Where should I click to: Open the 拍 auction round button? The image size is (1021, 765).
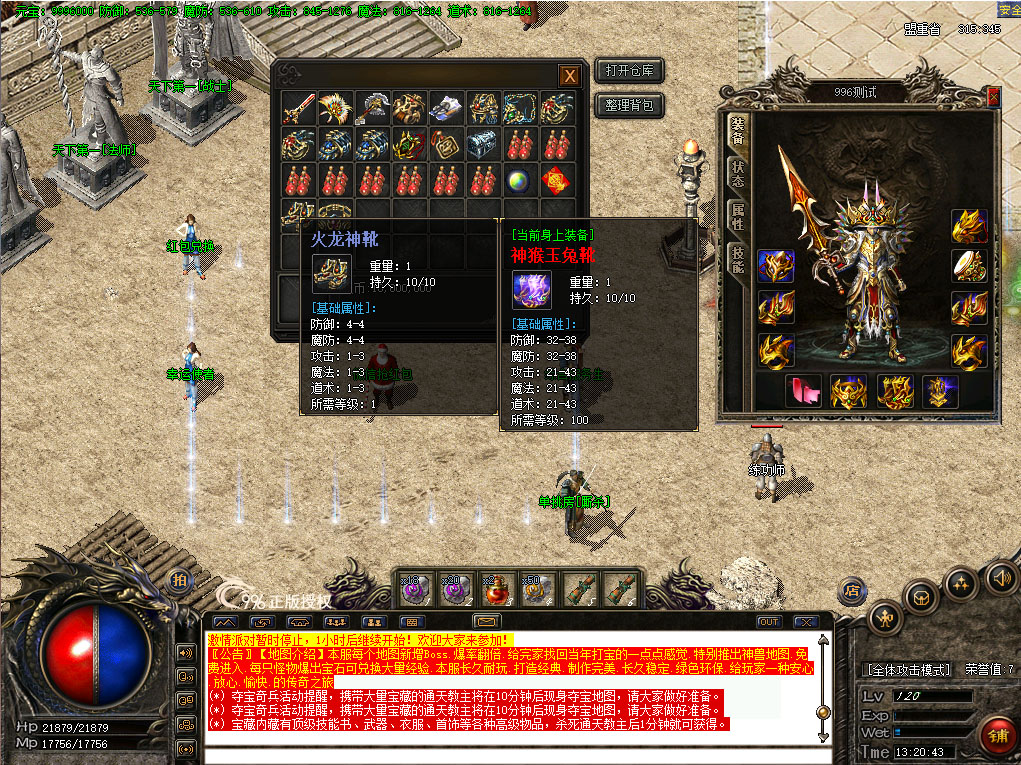coord(179,580)
